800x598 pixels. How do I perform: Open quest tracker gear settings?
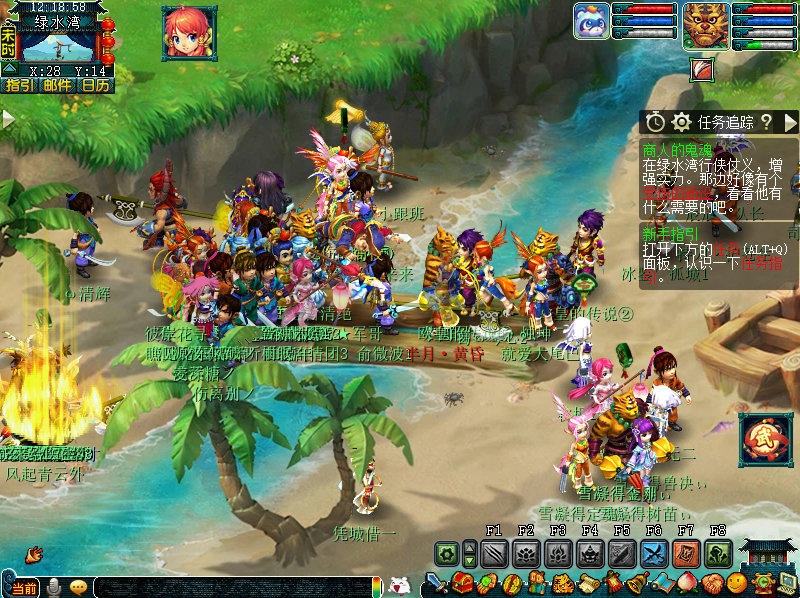coord(682,122)
